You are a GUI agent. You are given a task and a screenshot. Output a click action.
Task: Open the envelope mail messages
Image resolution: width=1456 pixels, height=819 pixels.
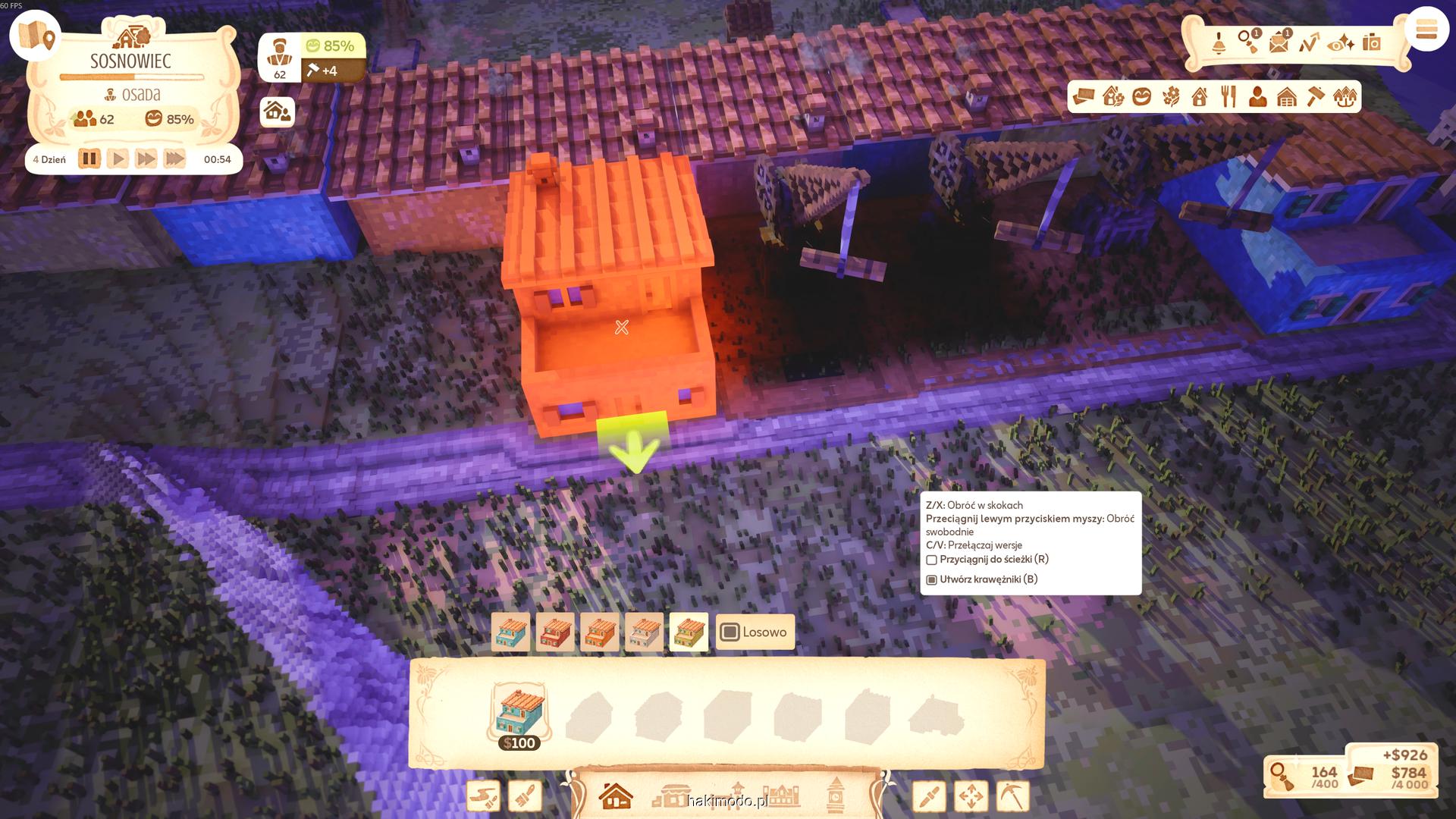tap(1279, 42)
